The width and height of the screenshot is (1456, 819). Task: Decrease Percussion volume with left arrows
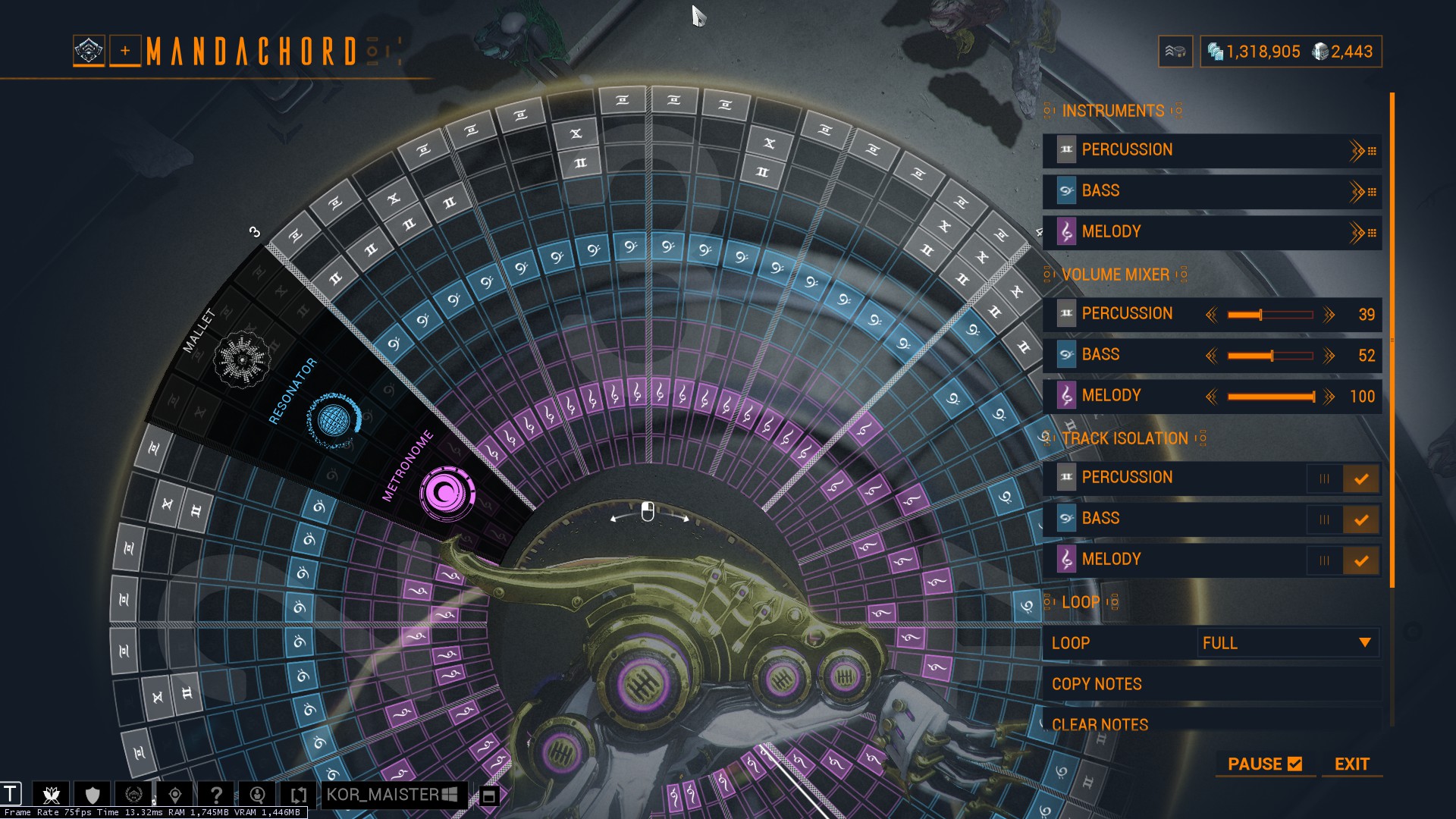pos(1211,315)
